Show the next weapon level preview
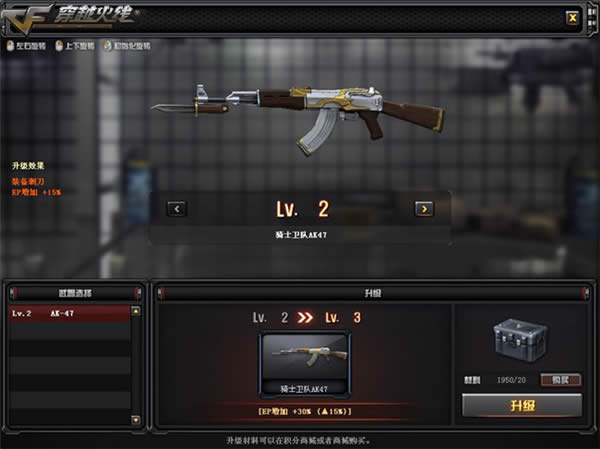Image resolution: width=600 pixels, height=449 pixels. (424, 209)
